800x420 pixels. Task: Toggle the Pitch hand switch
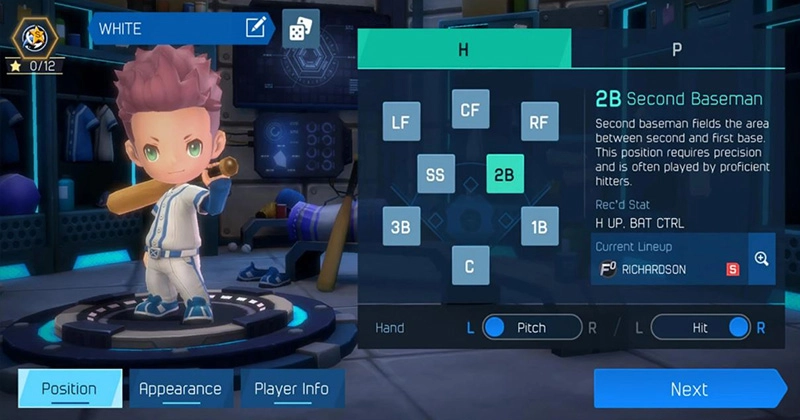tap(532, 327)
